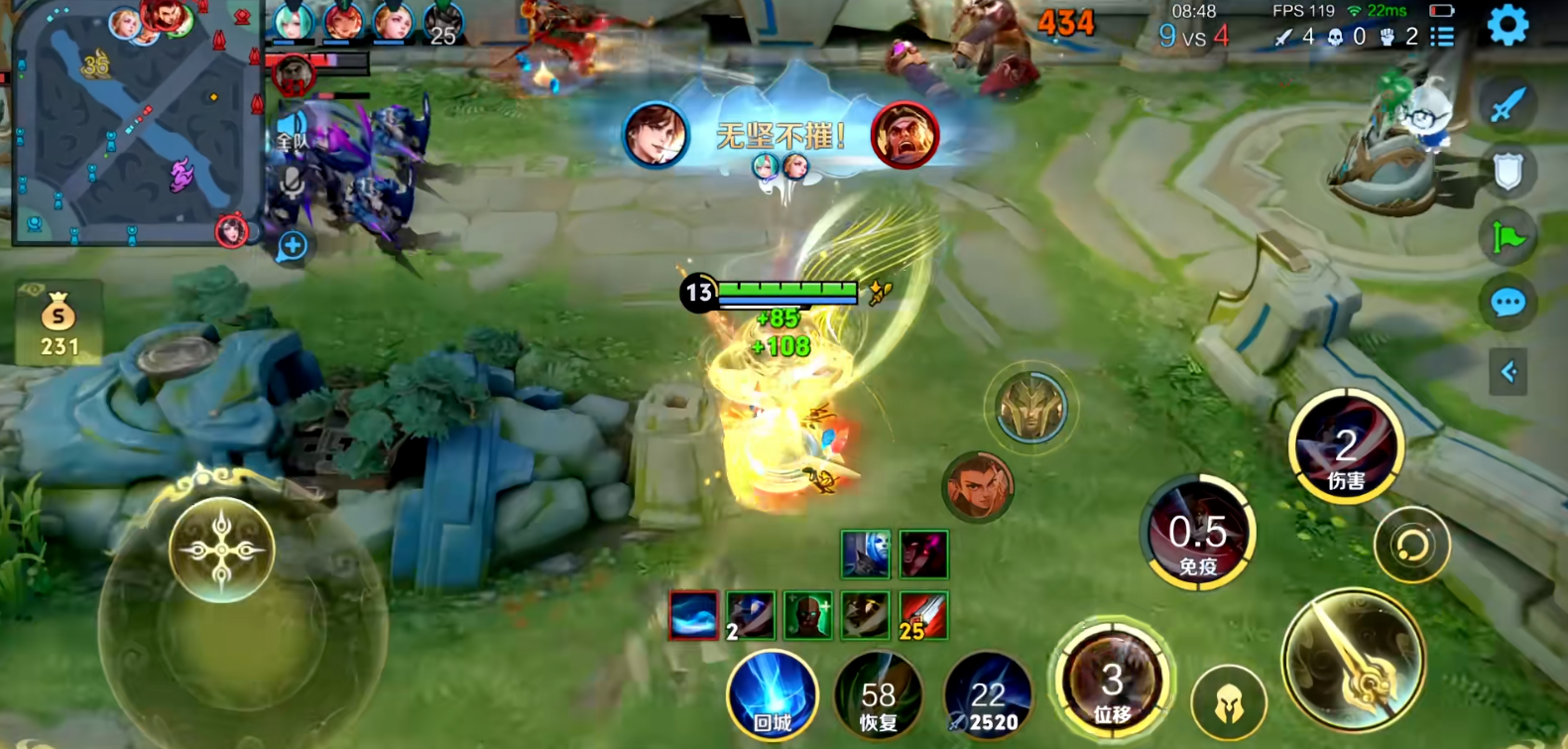Click the circular arrows refresh button
The width and height of the screenshot is (1568, 749).
click(x=1411, y=545)
